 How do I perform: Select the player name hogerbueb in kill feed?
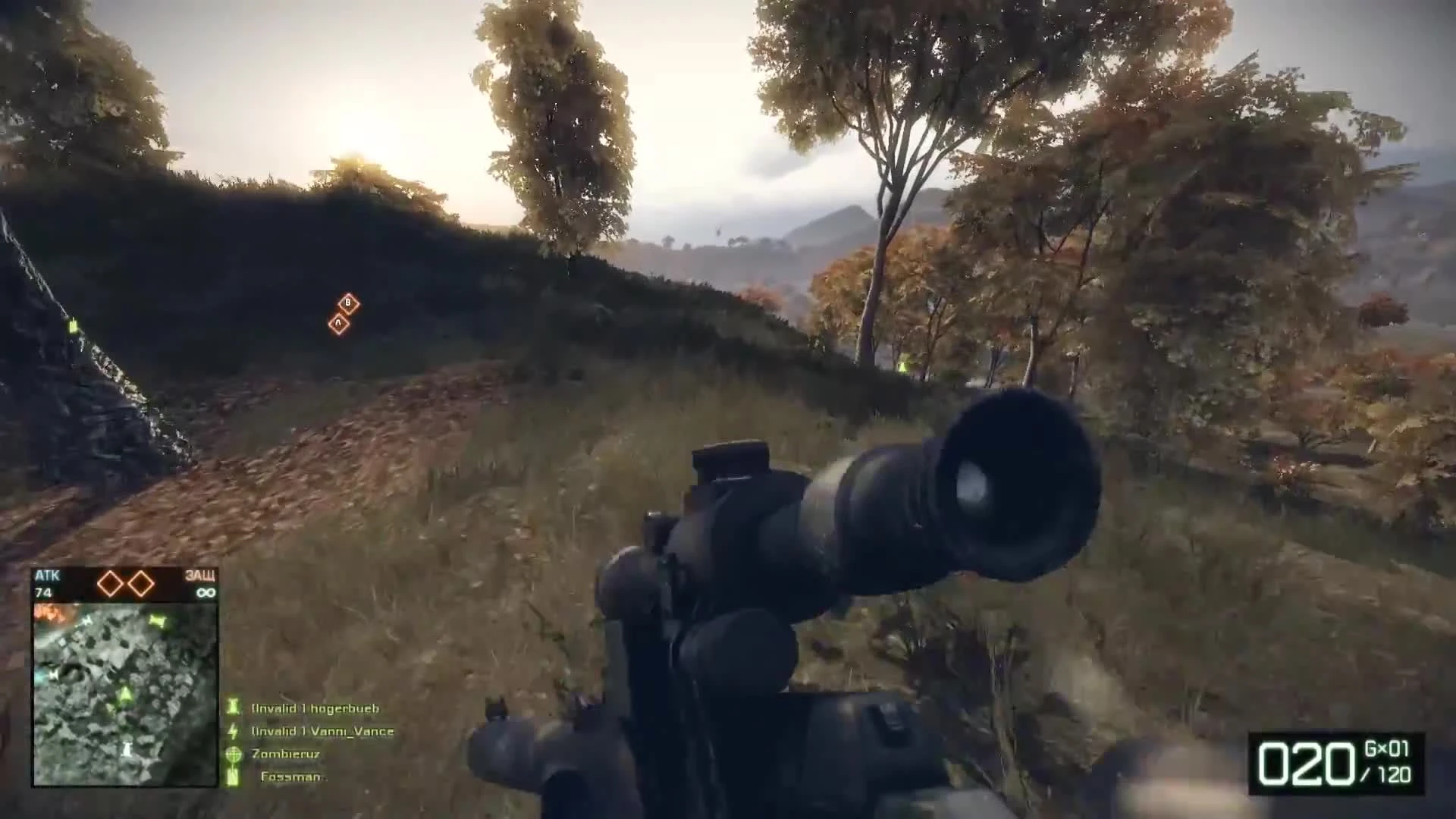344,708
